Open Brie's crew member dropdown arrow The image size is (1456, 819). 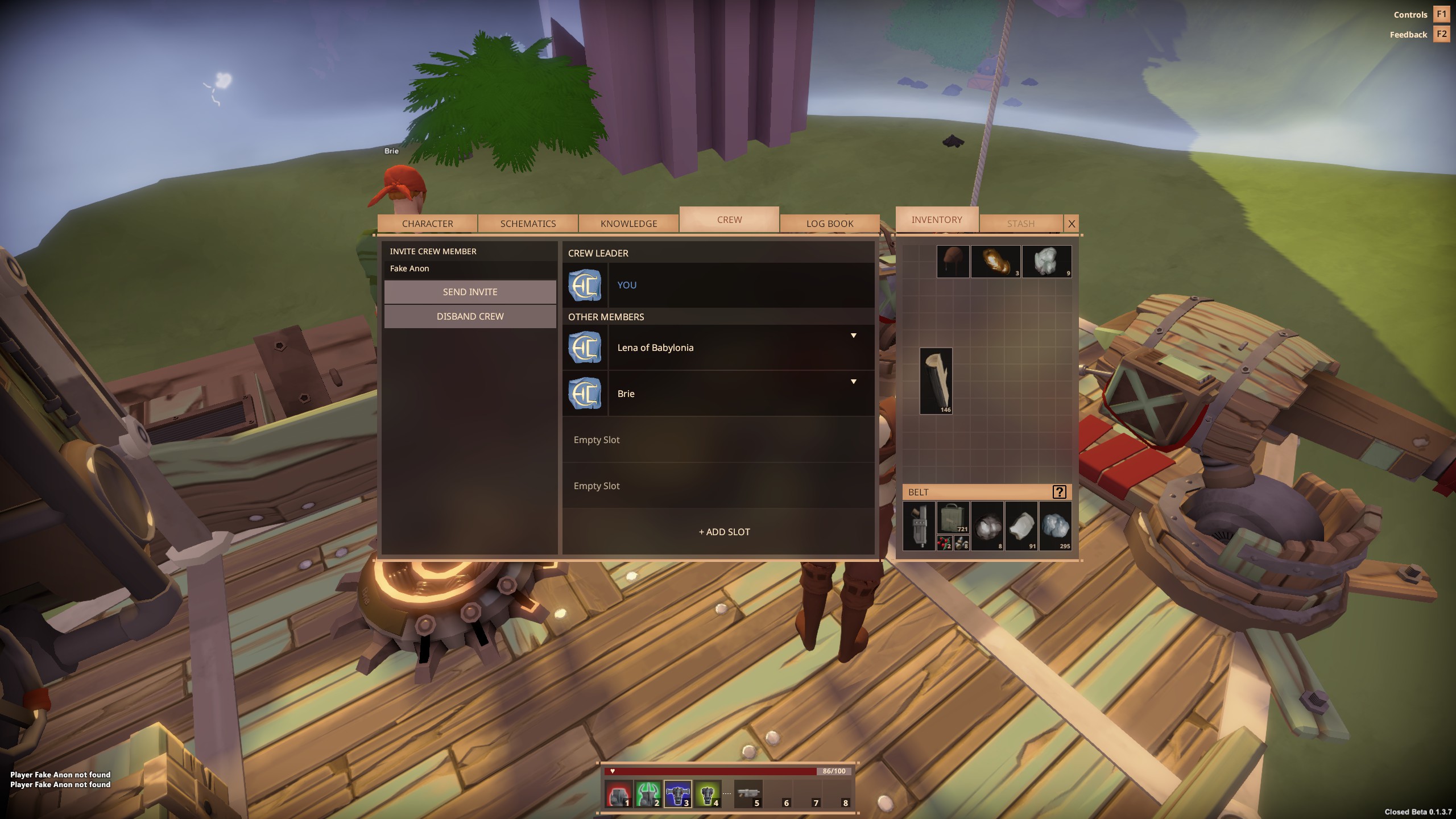[x=853, y=382]
